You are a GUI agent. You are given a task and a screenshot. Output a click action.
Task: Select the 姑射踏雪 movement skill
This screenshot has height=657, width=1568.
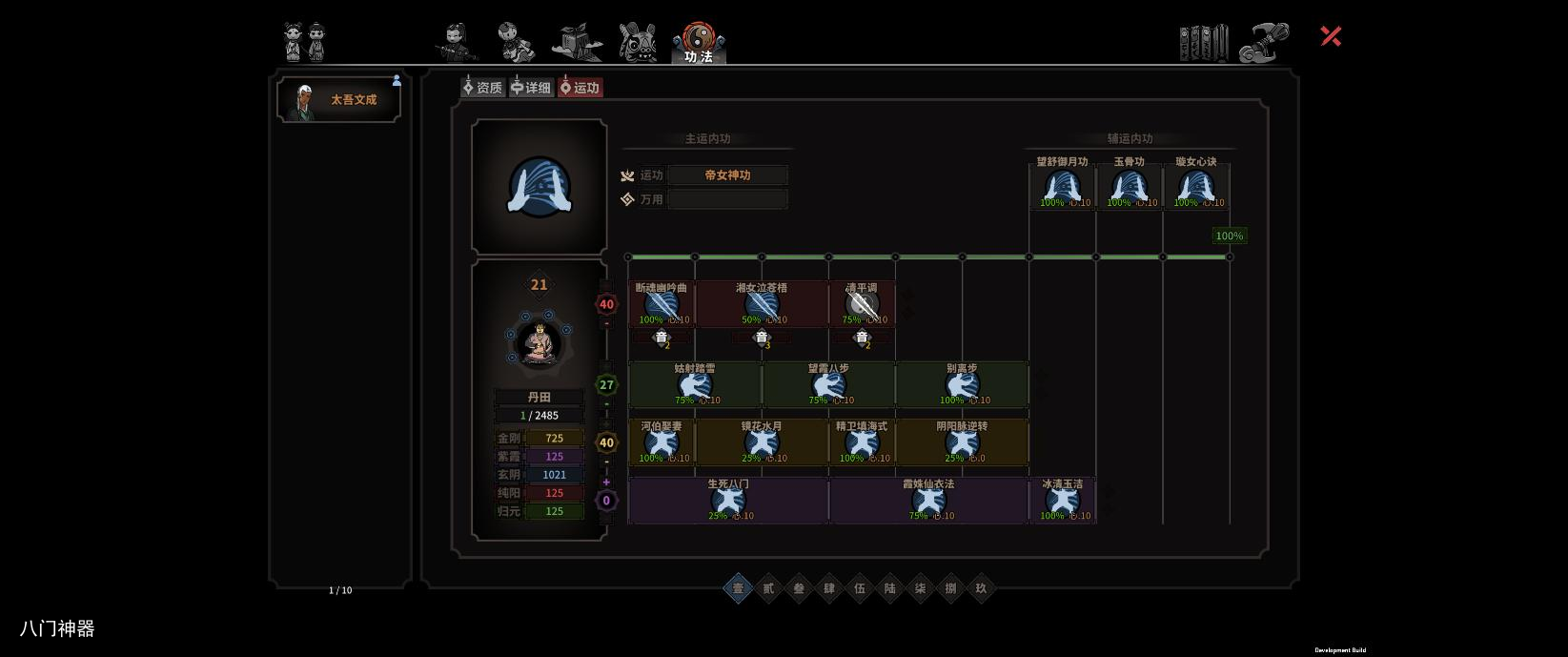pos(695,384)
